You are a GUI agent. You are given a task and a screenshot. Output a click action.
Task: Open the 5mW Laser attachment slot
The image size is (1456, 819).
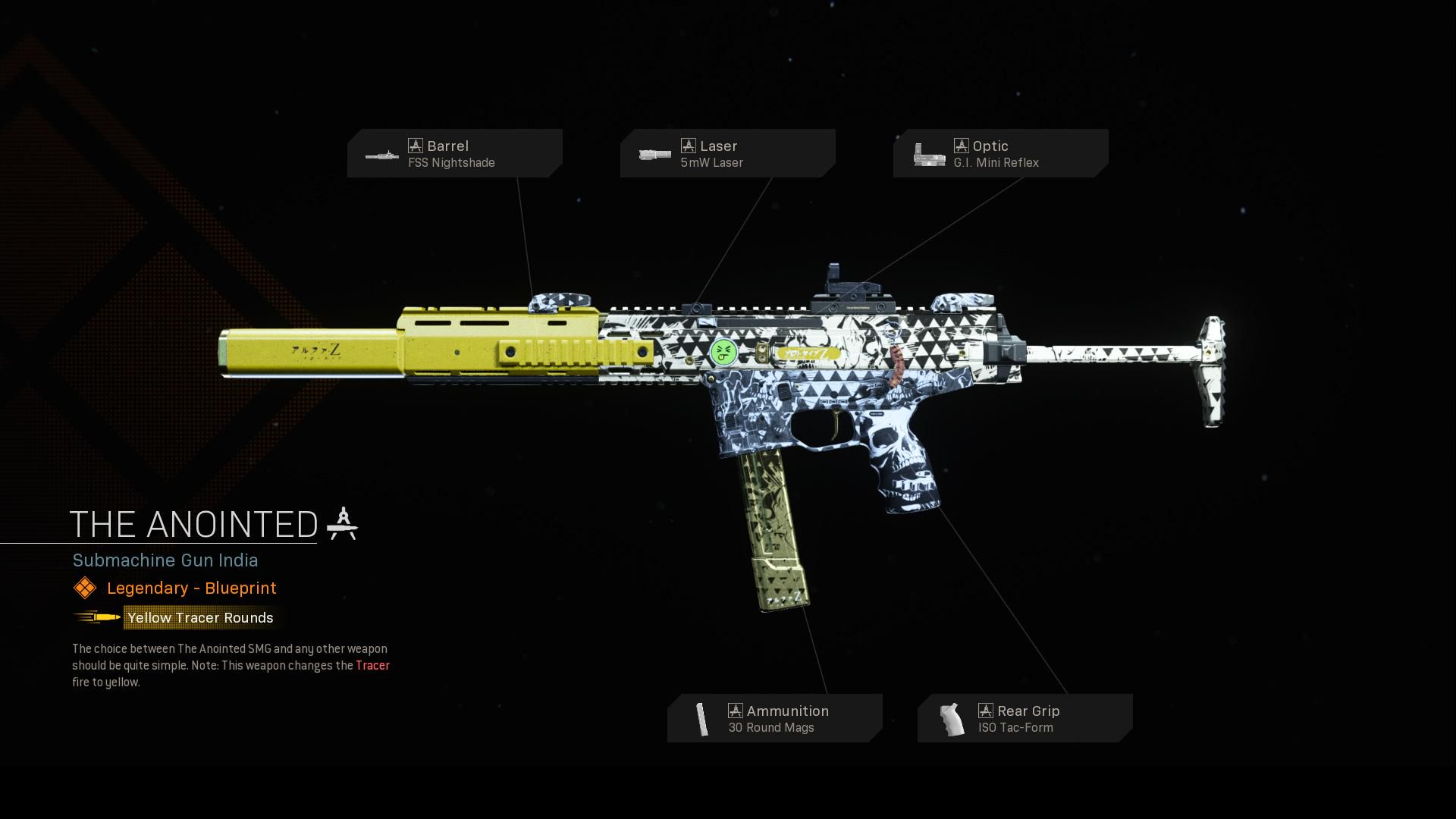point(727,153)
